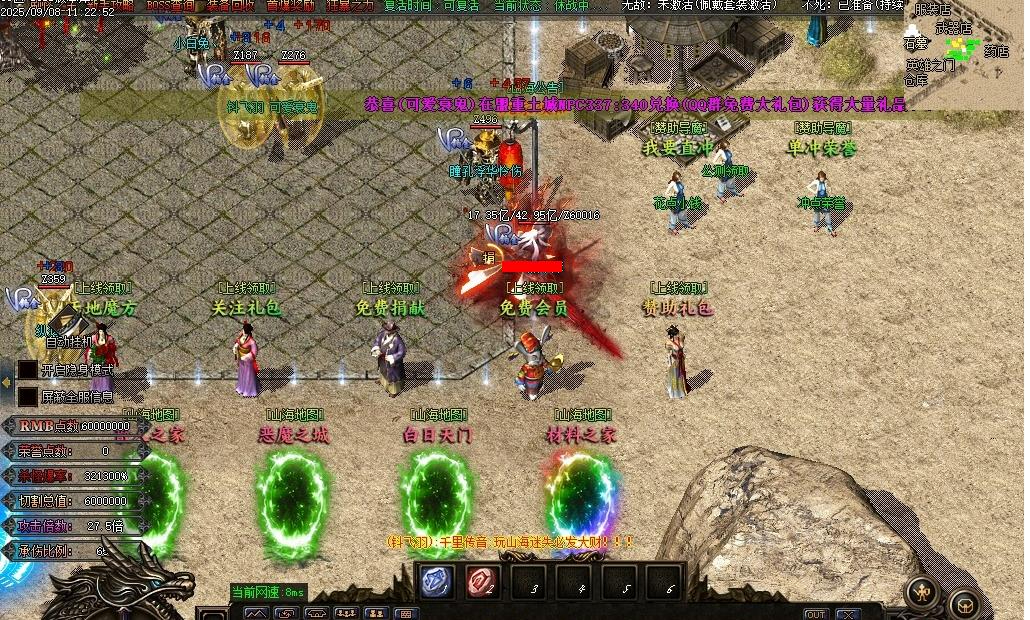Image resolution: width=1030 pixels, height=620 pixels.
Task: Open the 装备回收 equipment recycle menu
Action: coord(230,5)
